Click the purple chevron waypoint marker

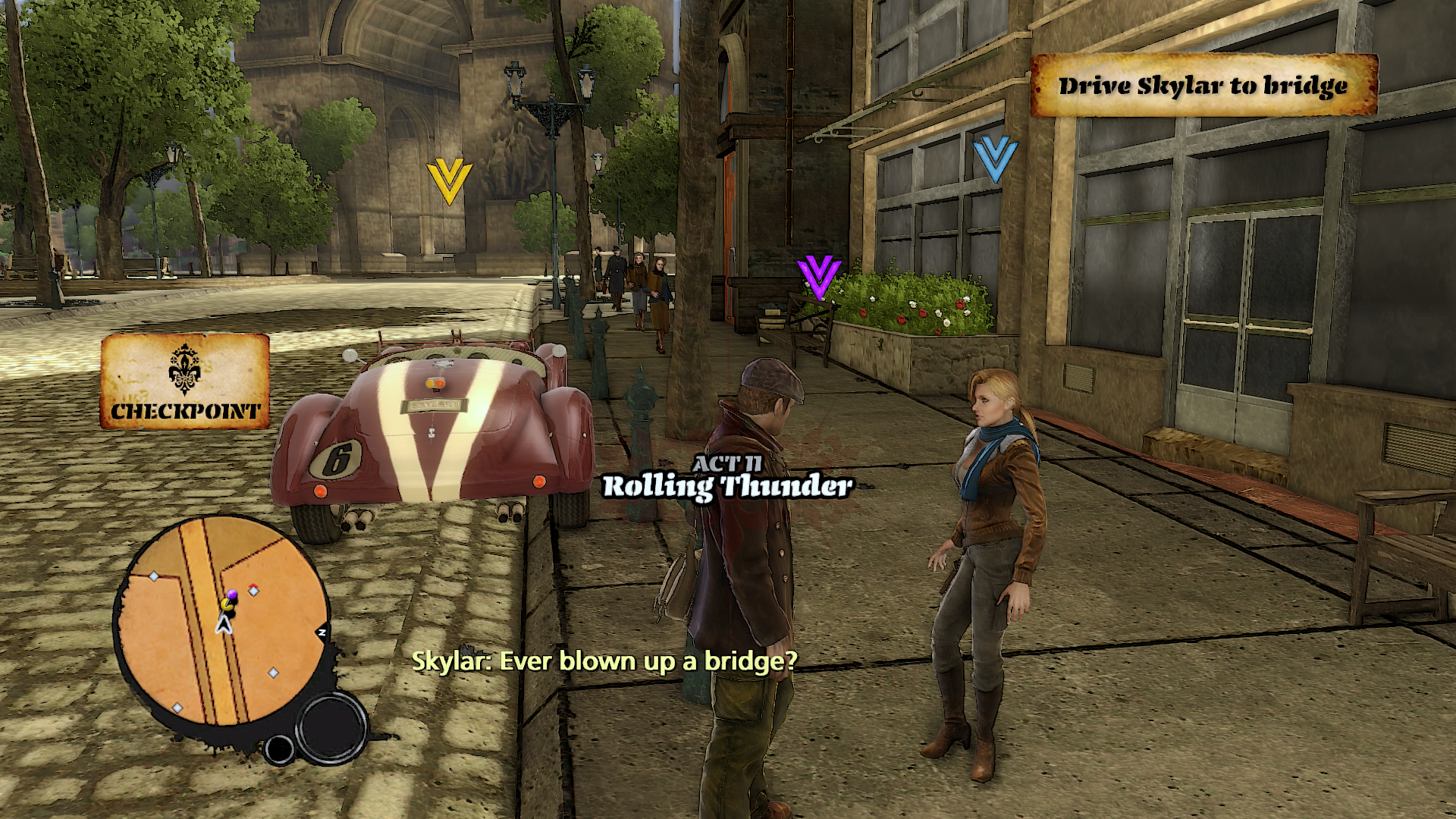coord(819,277)
